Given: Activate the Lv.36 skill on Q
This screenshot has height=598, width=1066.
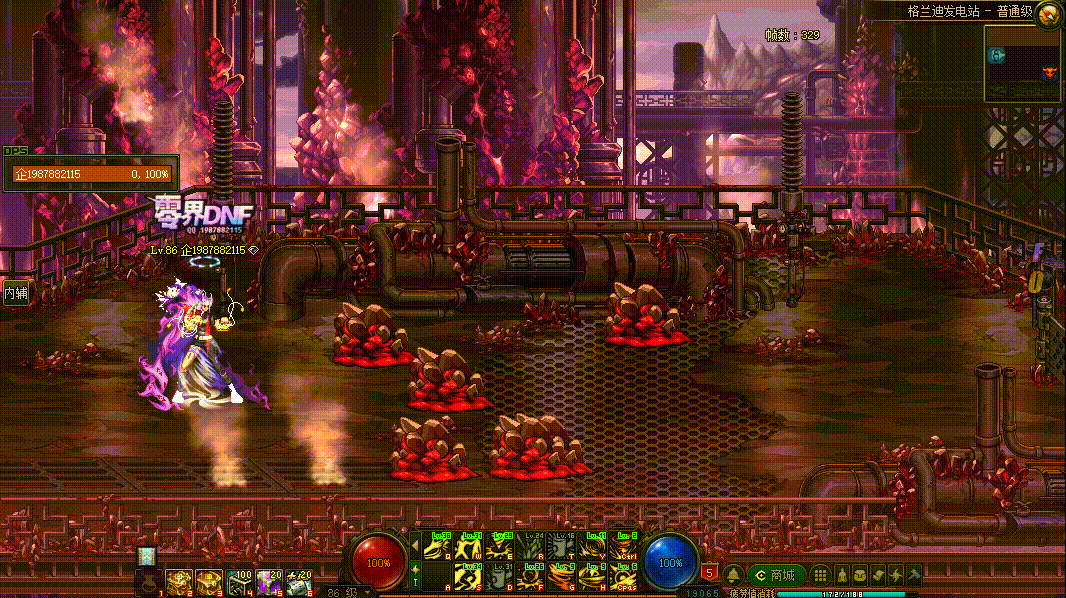Looking at the screenshot, I should [439, 545].
